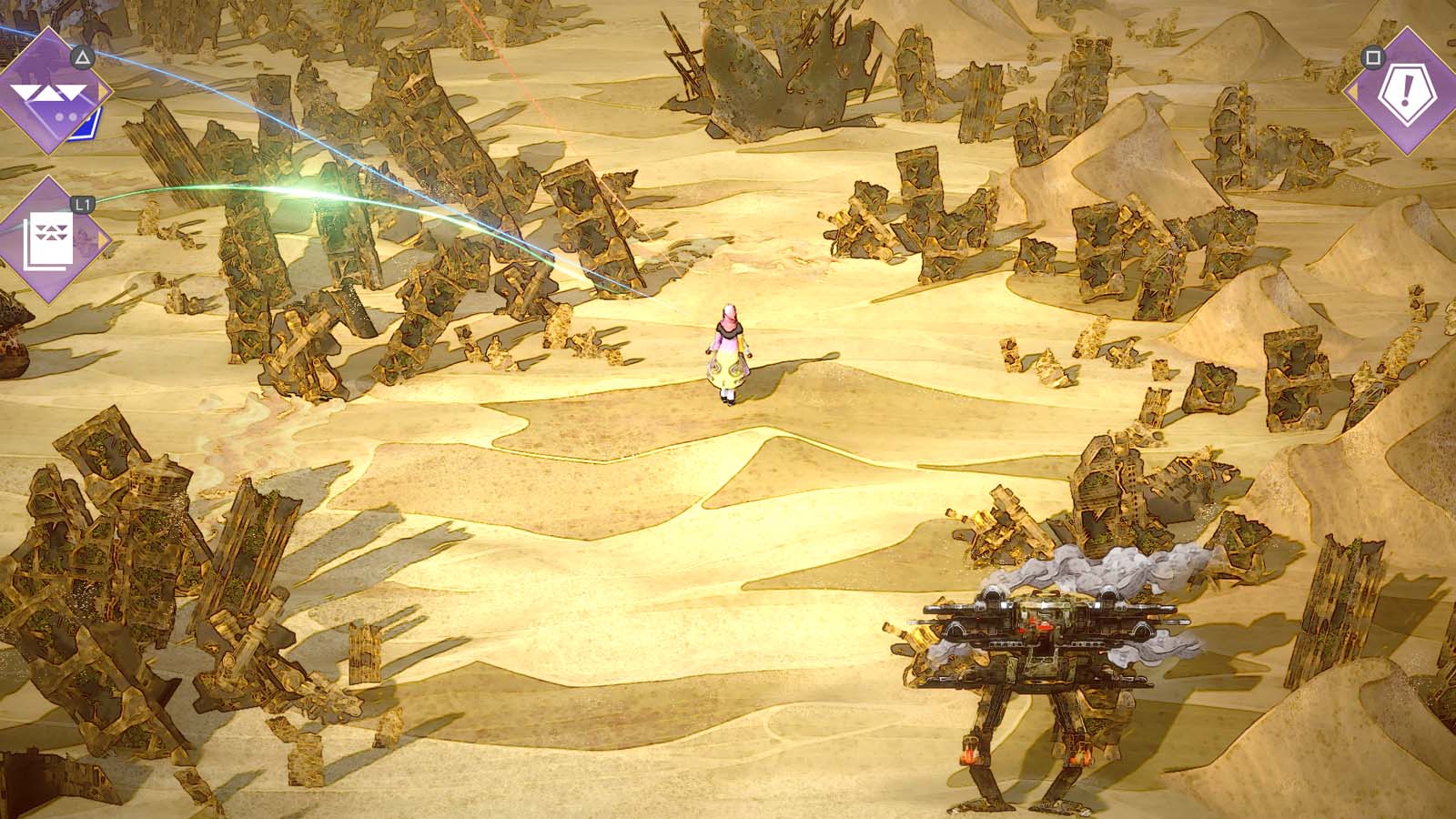
Task: Expand the yellow corner arrow on the top-left diamond
Action: (103, 91)
